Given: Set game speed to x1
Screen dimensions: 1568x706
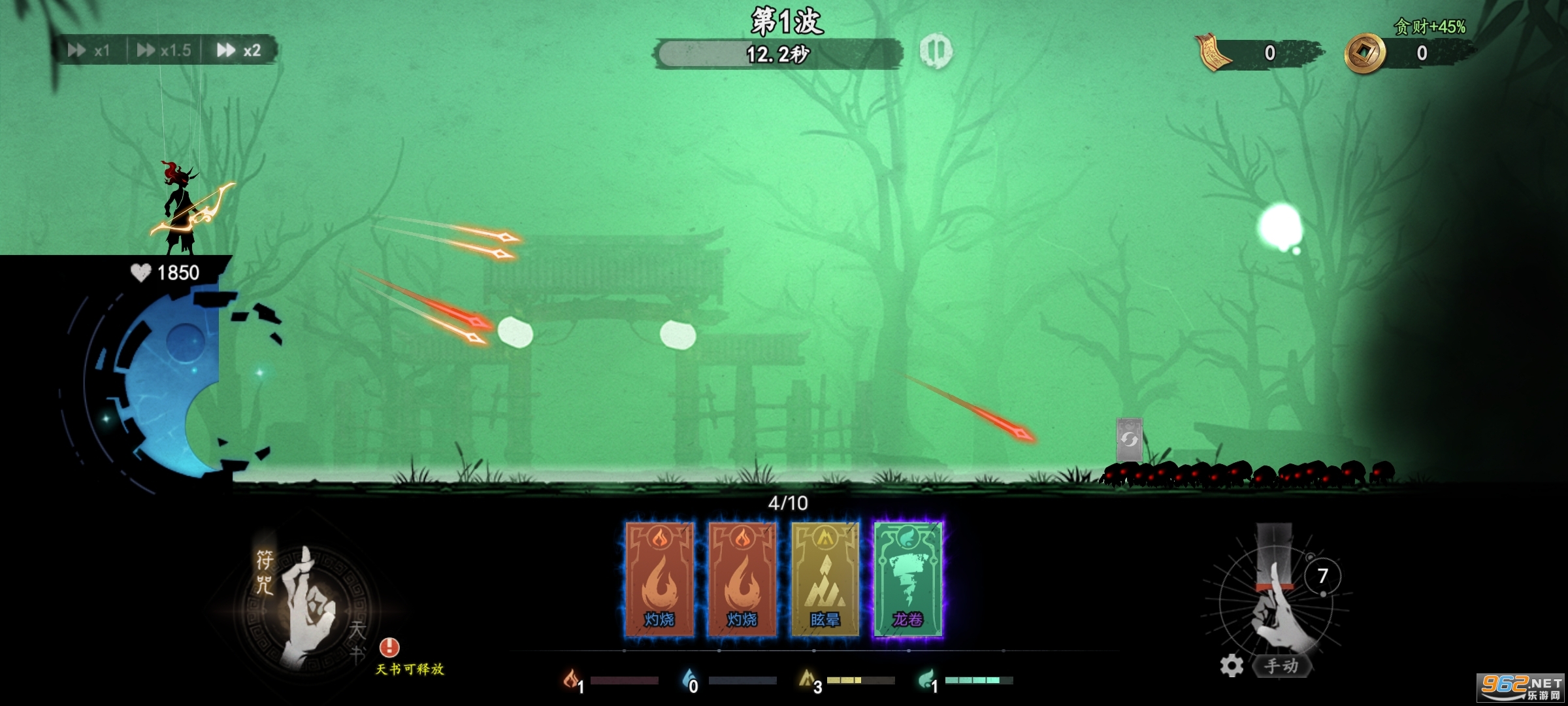Looking at the screenshot, I should pos(90,50).
